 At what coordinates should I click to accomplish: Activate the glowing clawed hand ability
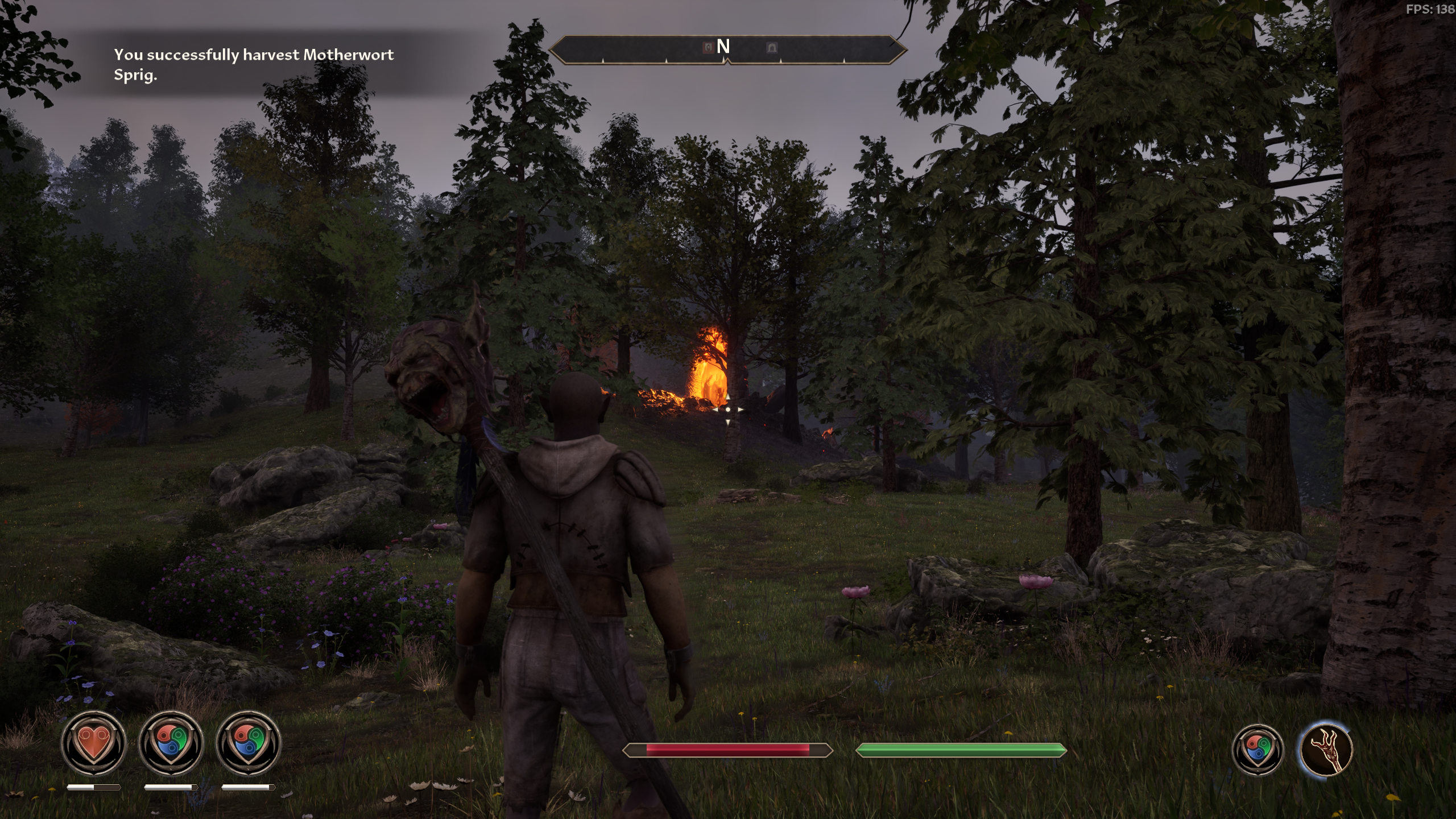coord(1326,749)
